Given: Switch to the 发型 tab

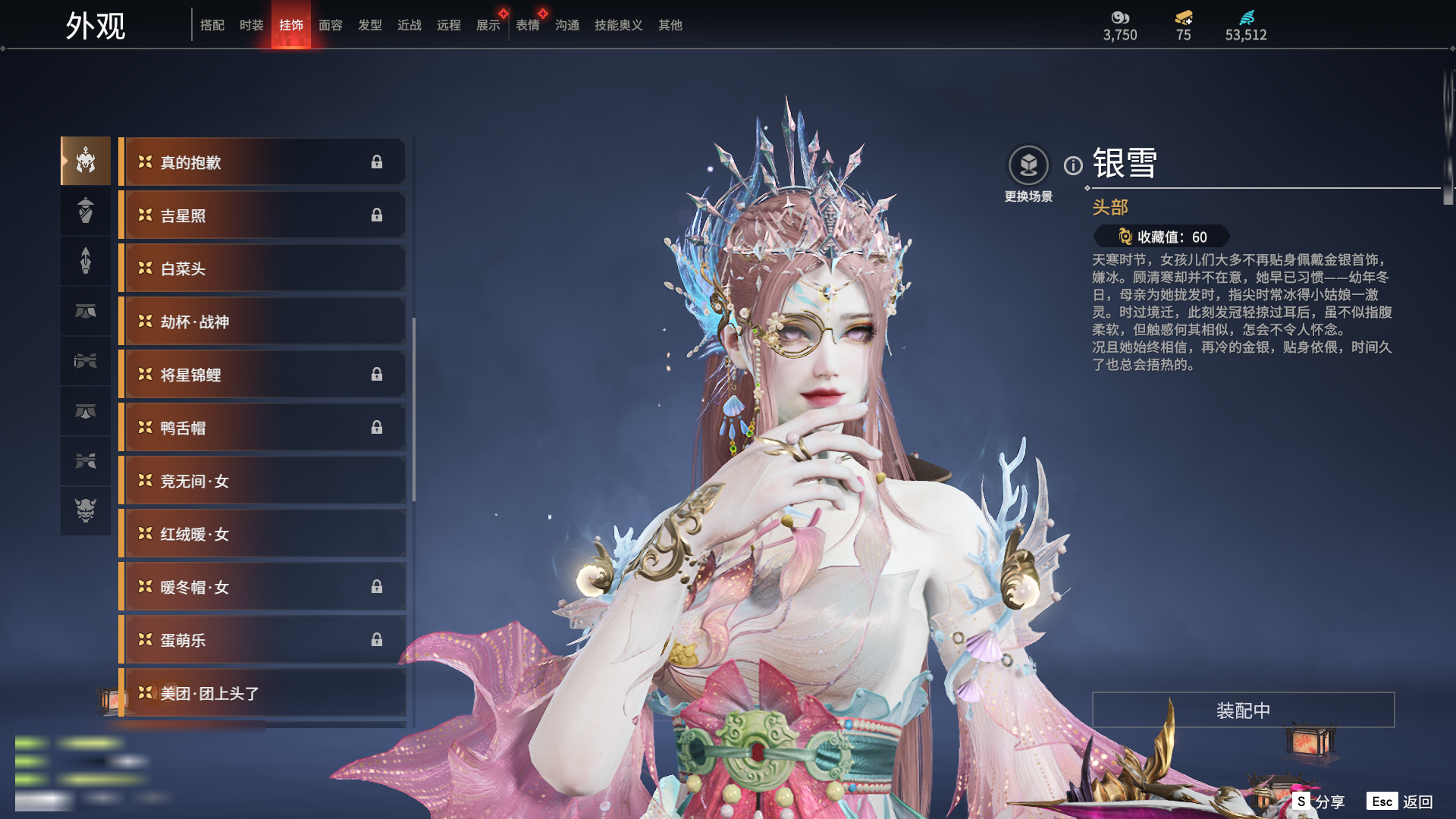Looking at the screenshot, I should 370,25.
